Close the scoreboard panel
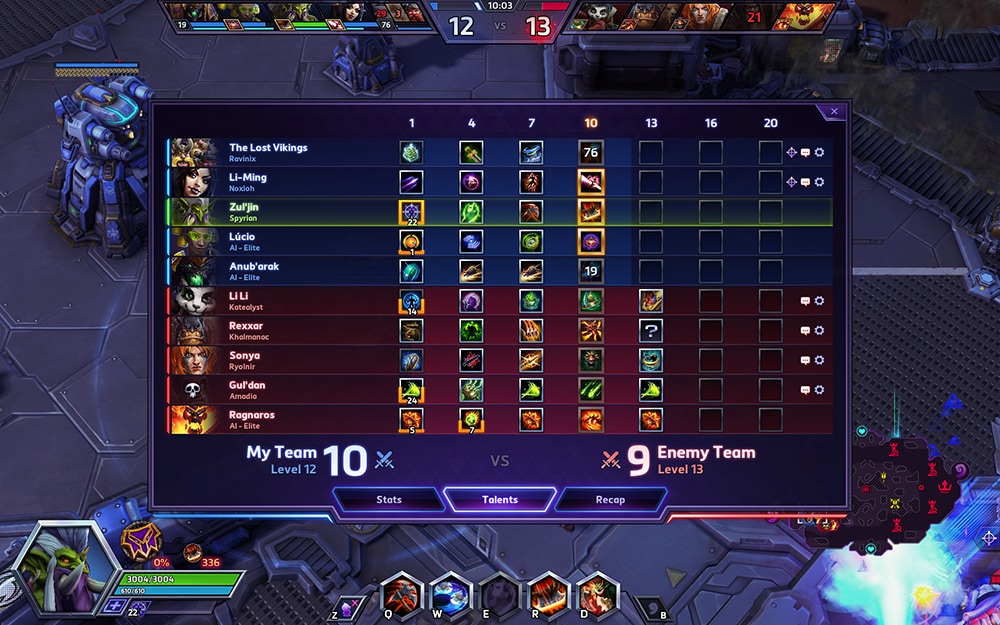 click(834, 112)
